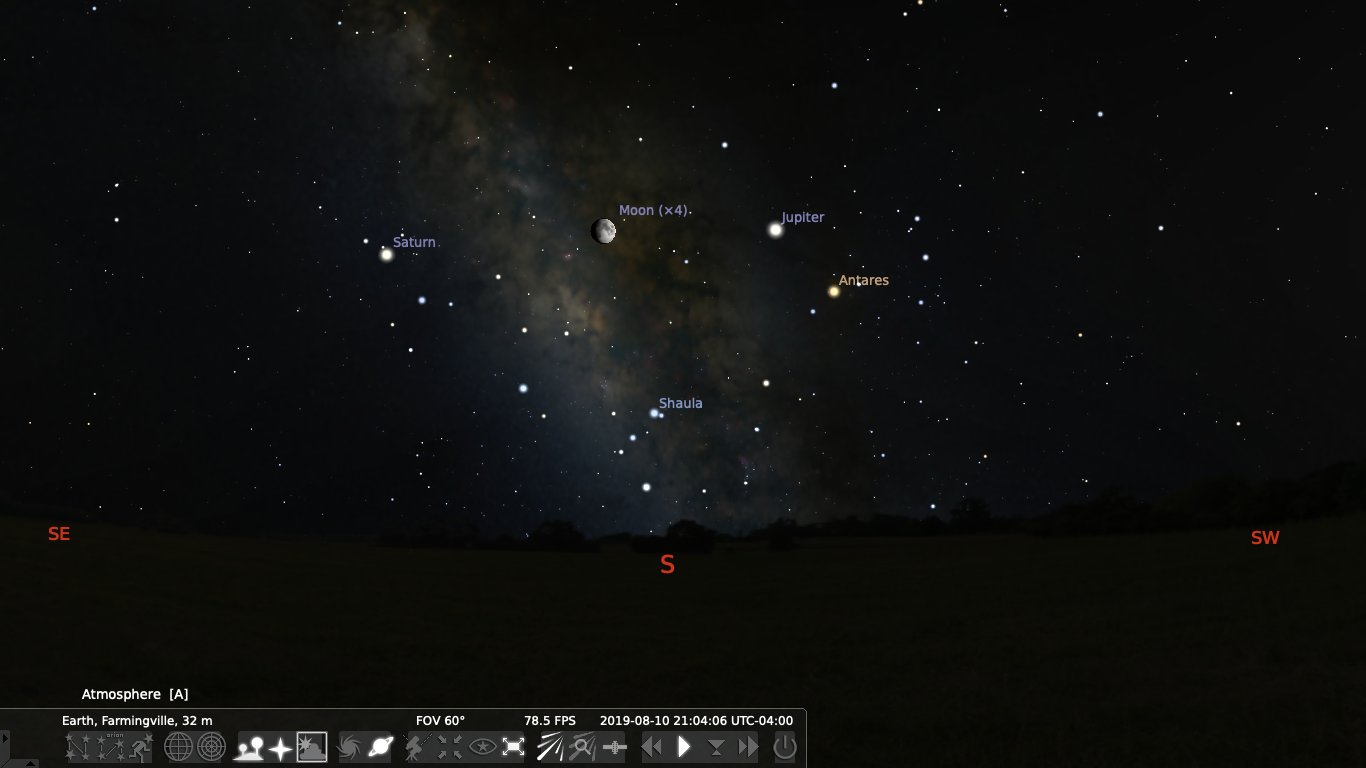Switch telescope mount mode
Viewport: 1366px width, 768px height.
tap(416, 747)
